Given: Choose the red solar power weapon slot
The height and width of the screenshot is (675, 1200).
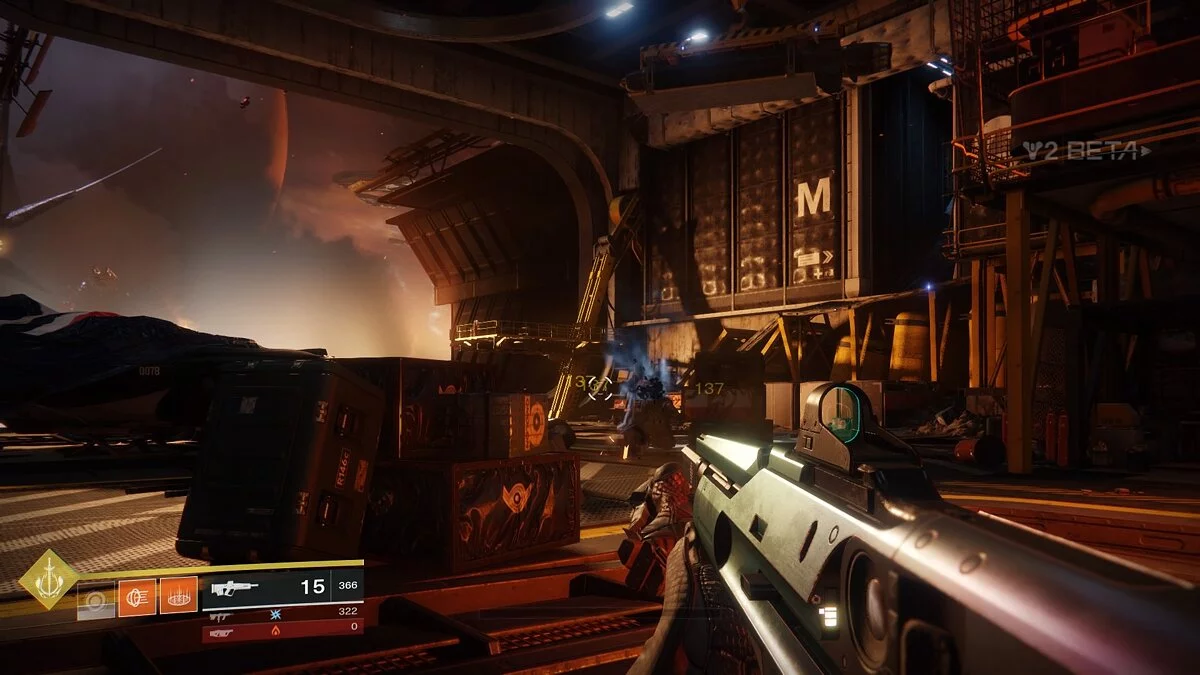Looking at the screenshot, I should pyautogui.click(x=282, y=633).
